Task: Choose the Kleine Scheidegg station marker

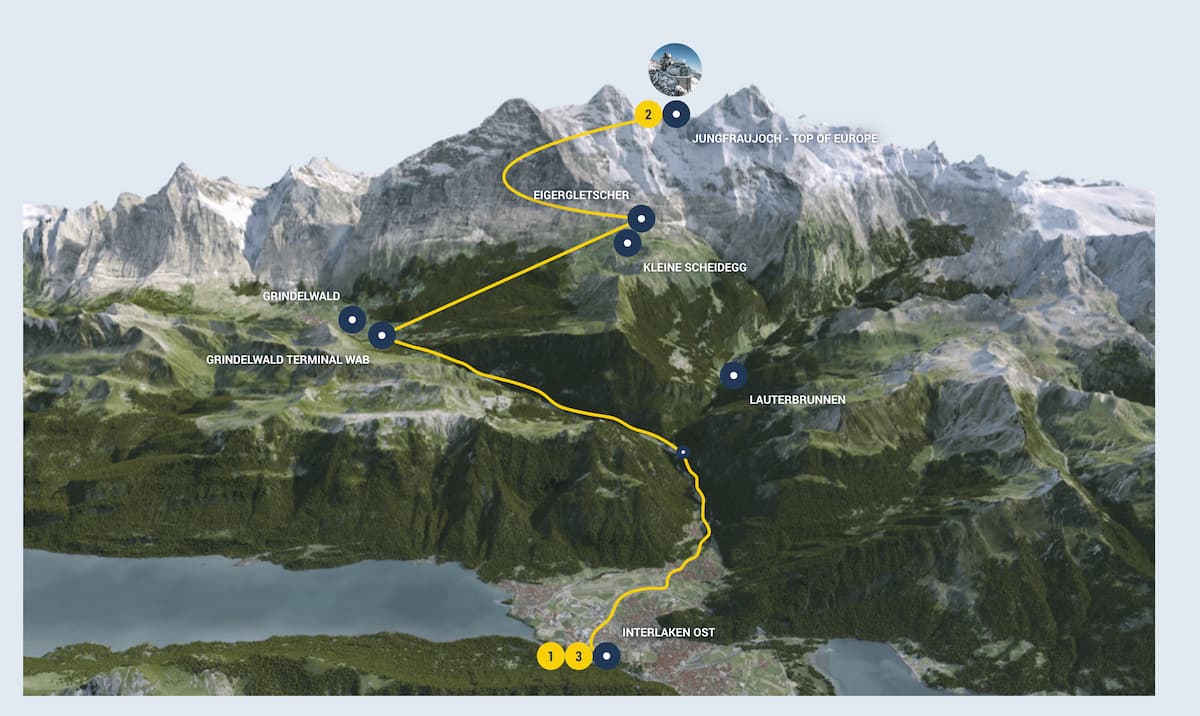Action: 627,242
